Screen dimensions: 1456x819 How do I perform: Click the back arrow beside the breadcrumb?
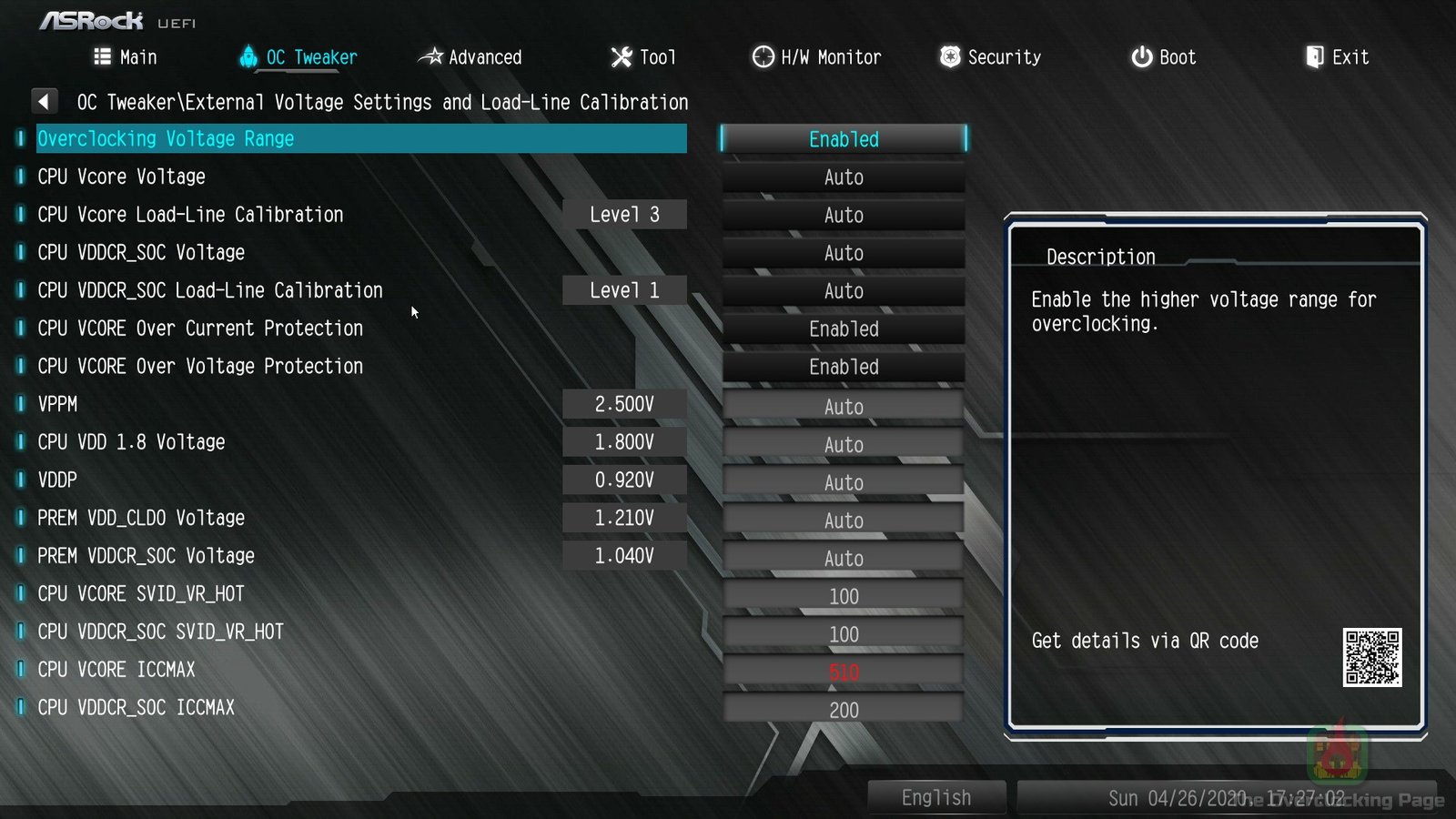pos(44,101)
